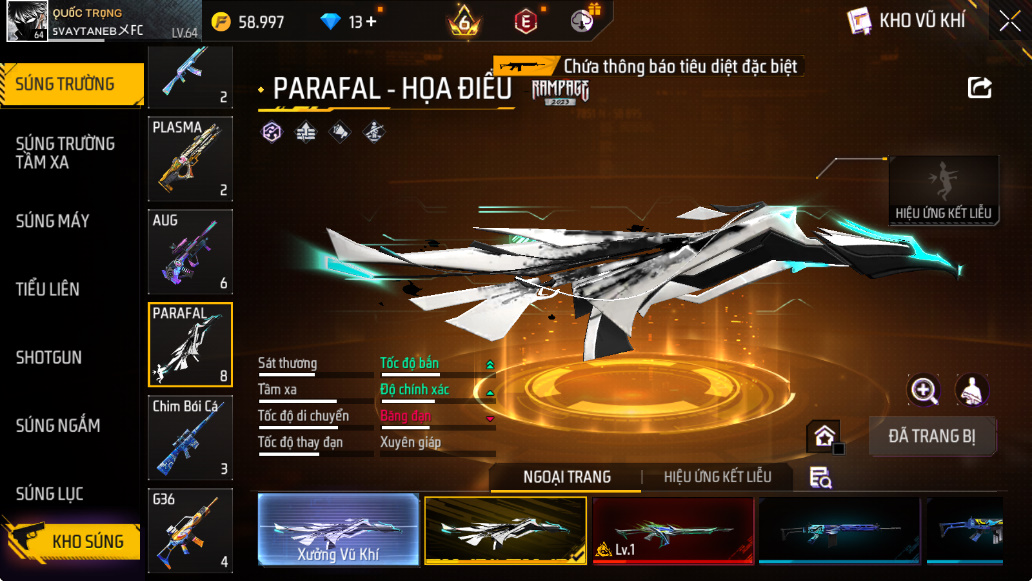Share the Parafal skin
This screenshot has width=1032, height=581.
tap(979, 88)
